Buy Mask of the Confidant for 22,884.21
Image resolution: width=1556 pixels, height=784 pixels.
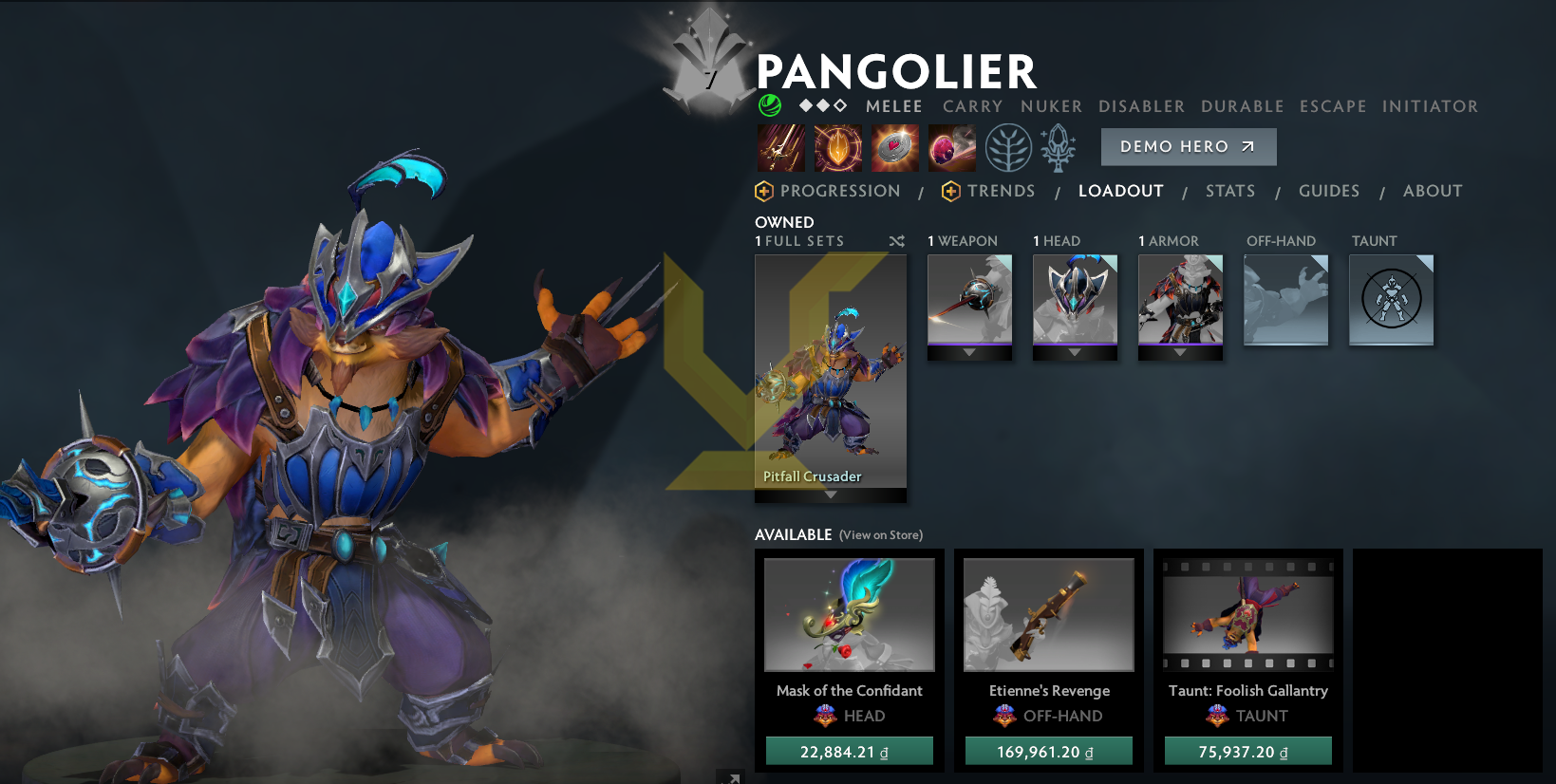point(849,752)
